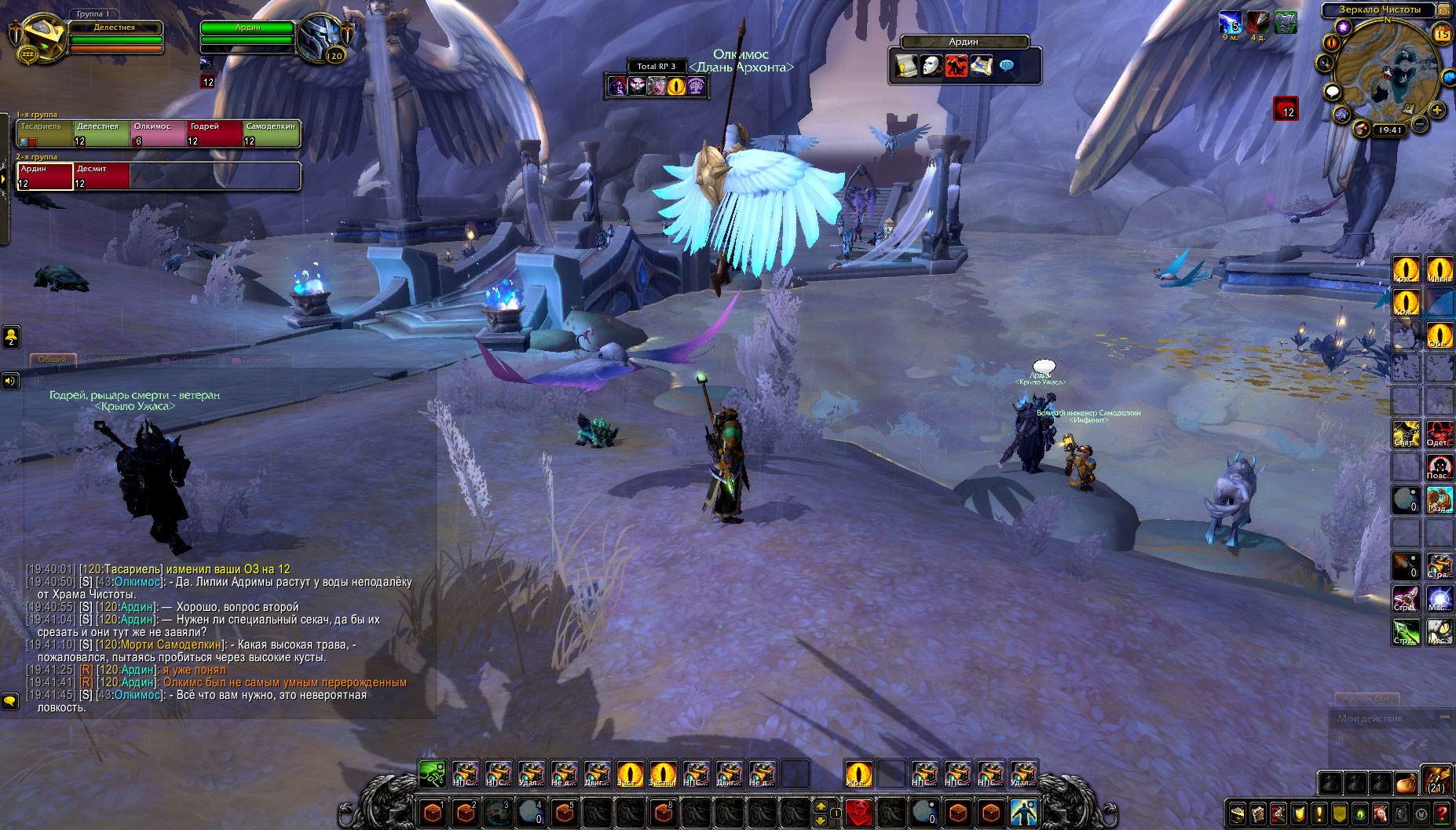Open the red question mark help button

1442,814
